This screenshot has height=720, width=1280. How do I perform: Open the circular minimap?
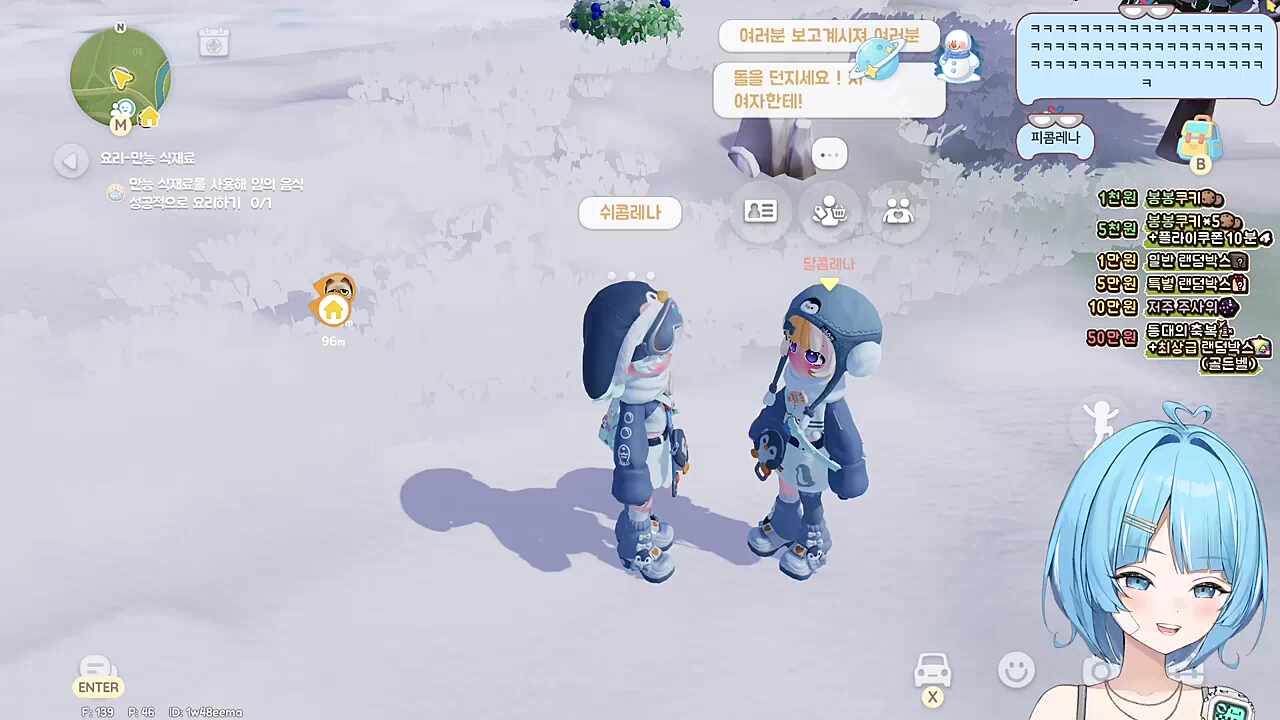[x=119, y=77]
